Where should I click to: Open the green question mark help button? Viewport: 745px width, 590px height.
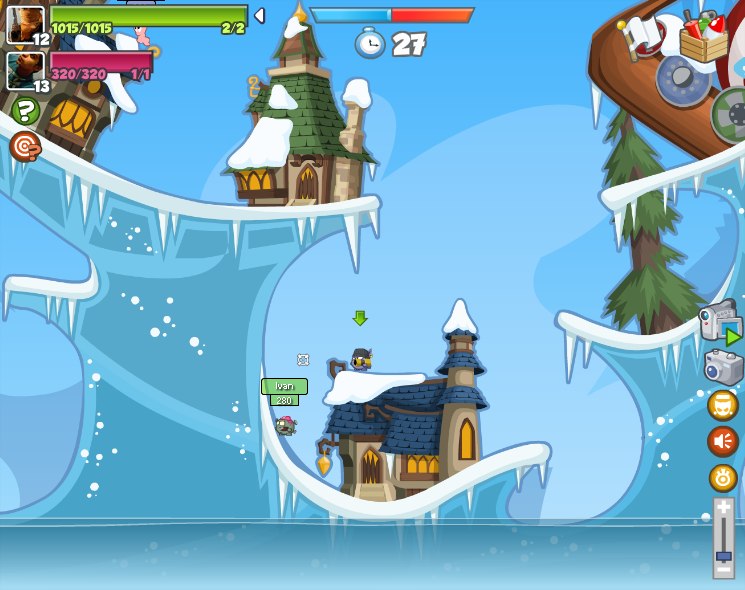click(x=26, y=110)
